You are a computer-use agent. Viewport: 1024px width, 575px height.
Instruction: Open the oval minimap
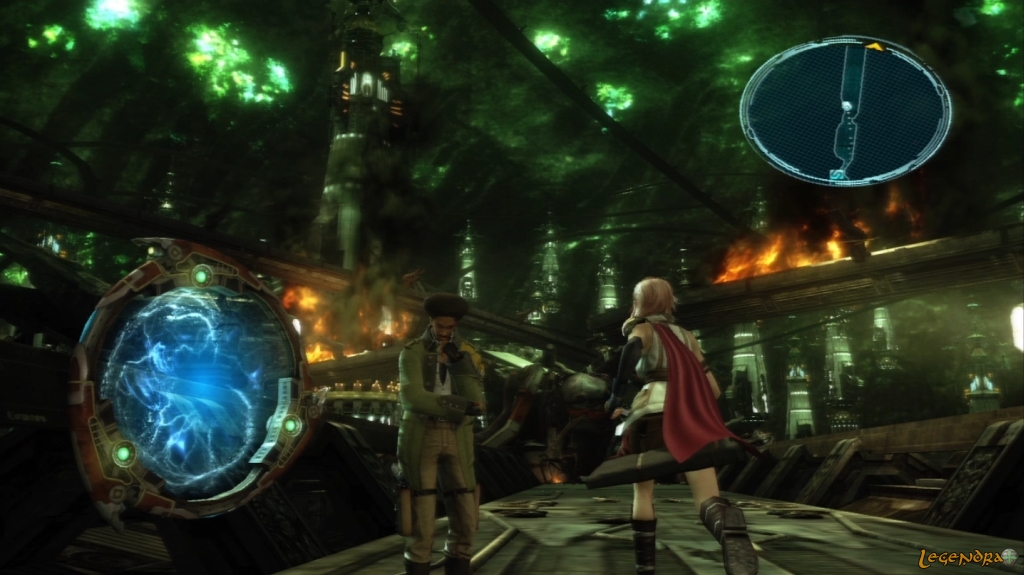point(845,111)
